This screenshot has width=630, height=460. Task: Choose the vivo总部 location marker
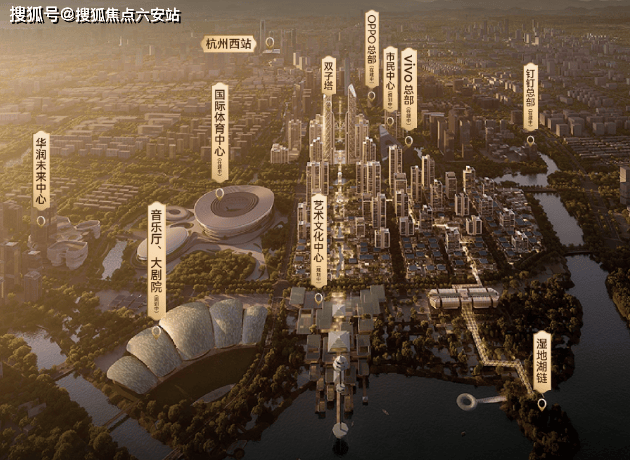[408, 88]
